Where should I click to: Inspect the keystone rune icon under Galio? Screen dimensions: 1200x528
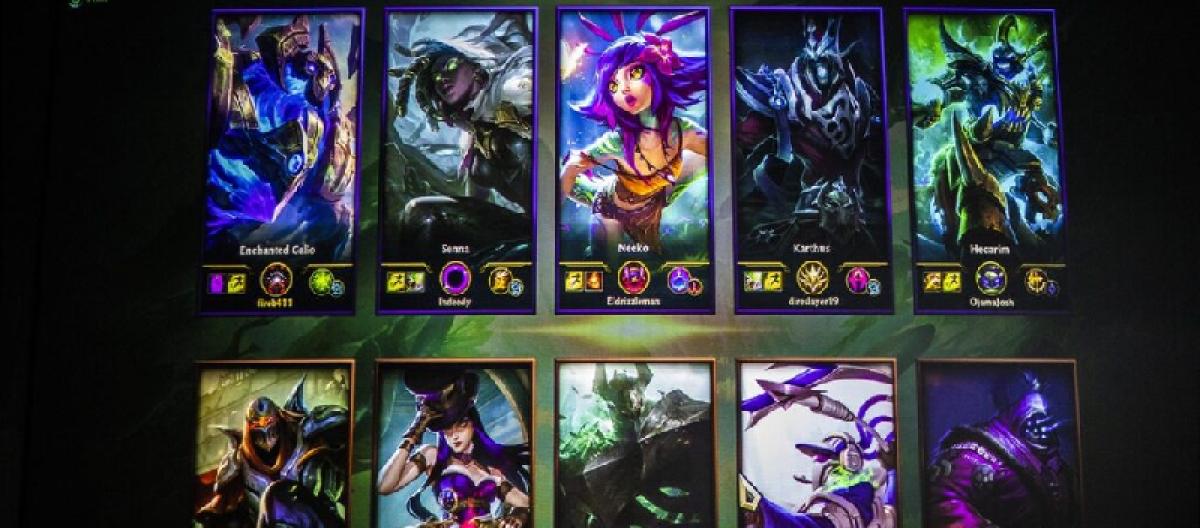click(x=277, y=278)
